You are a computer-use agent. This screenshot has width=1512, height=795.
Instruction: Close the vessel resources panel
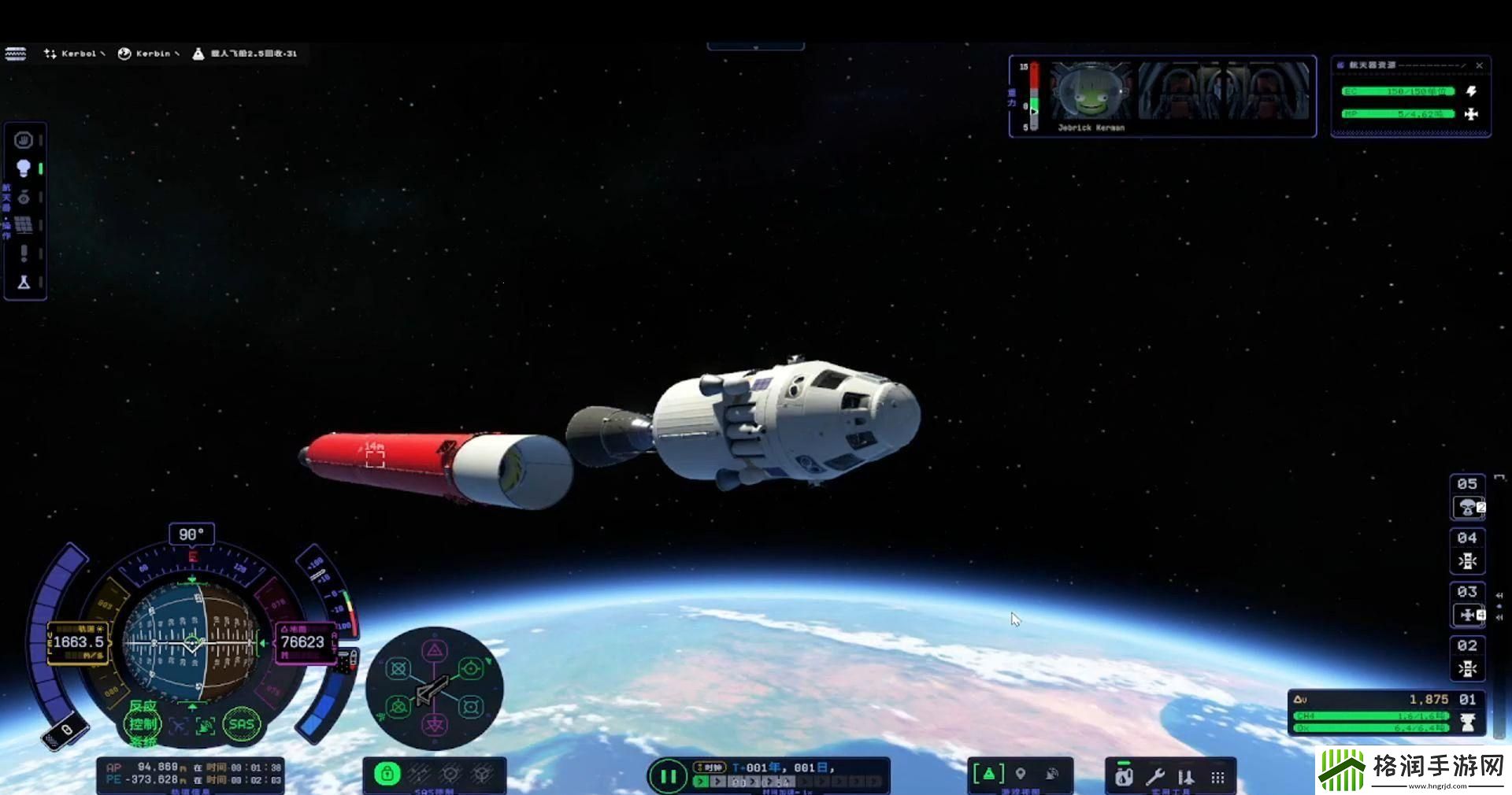point(1479,65)
